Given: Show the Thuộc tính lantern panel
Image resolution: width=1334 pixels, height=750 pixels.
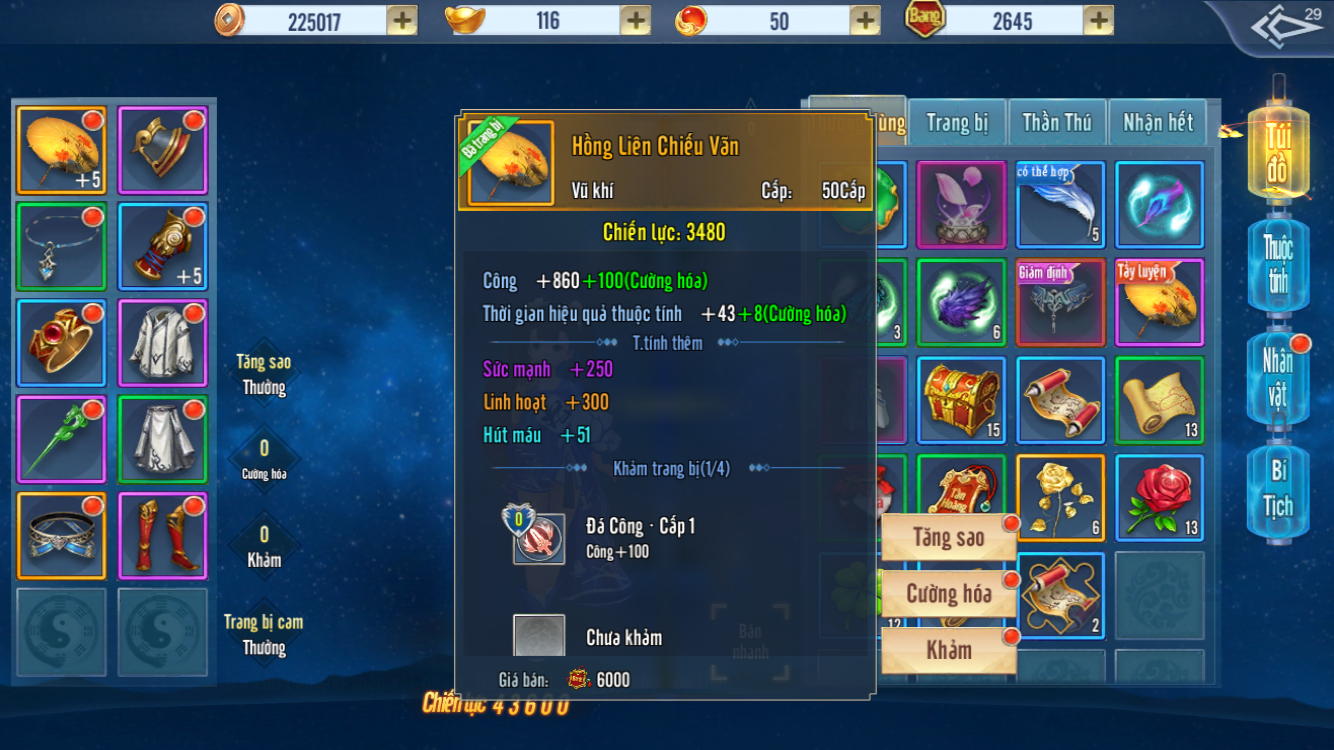Looking at the screenshot, I should 1277,264.
